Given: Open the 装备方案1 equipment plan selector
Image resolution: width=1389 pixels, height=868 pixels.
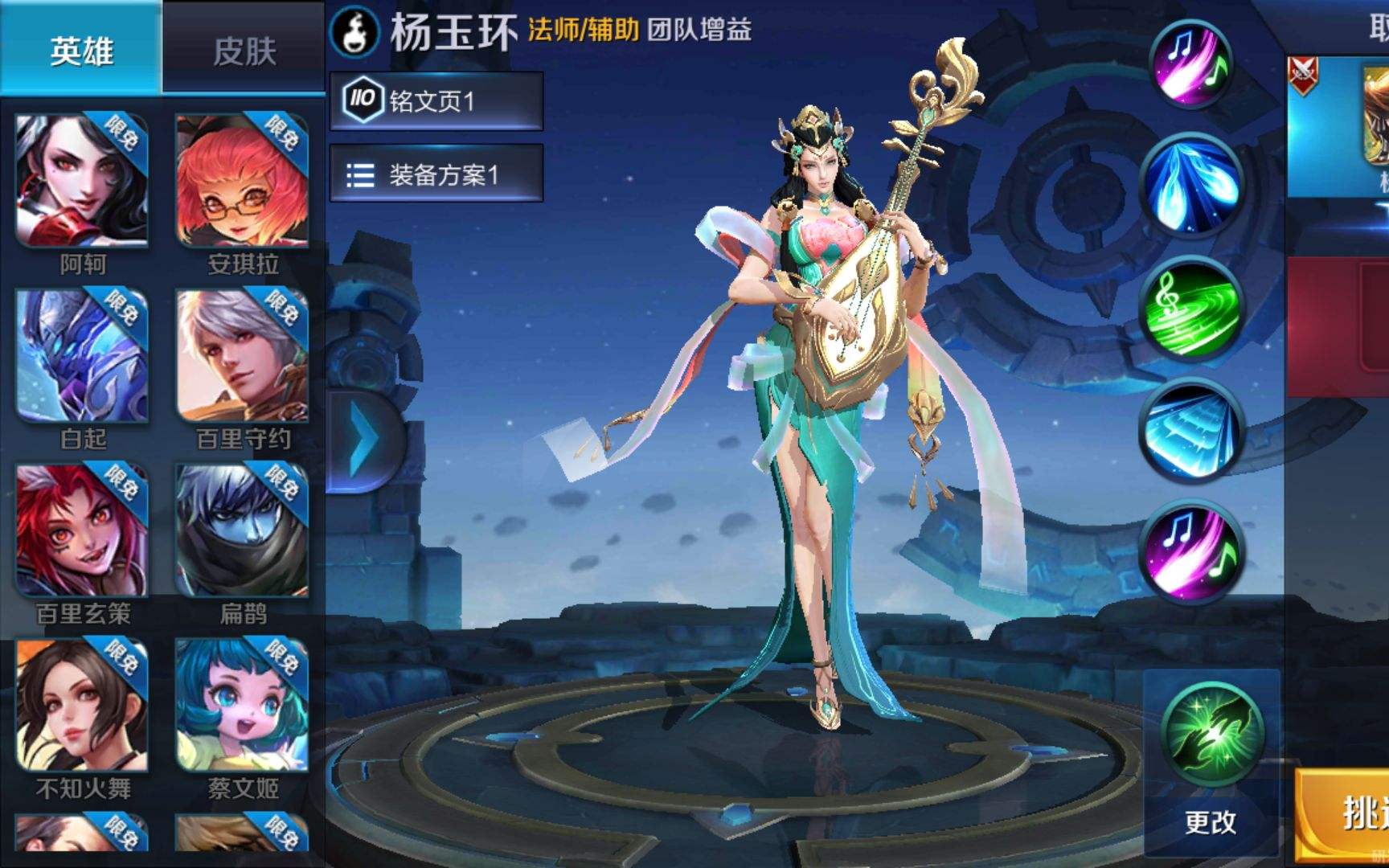Looking at the screenshot, I should pyautogui.click(x=436, y=174).
